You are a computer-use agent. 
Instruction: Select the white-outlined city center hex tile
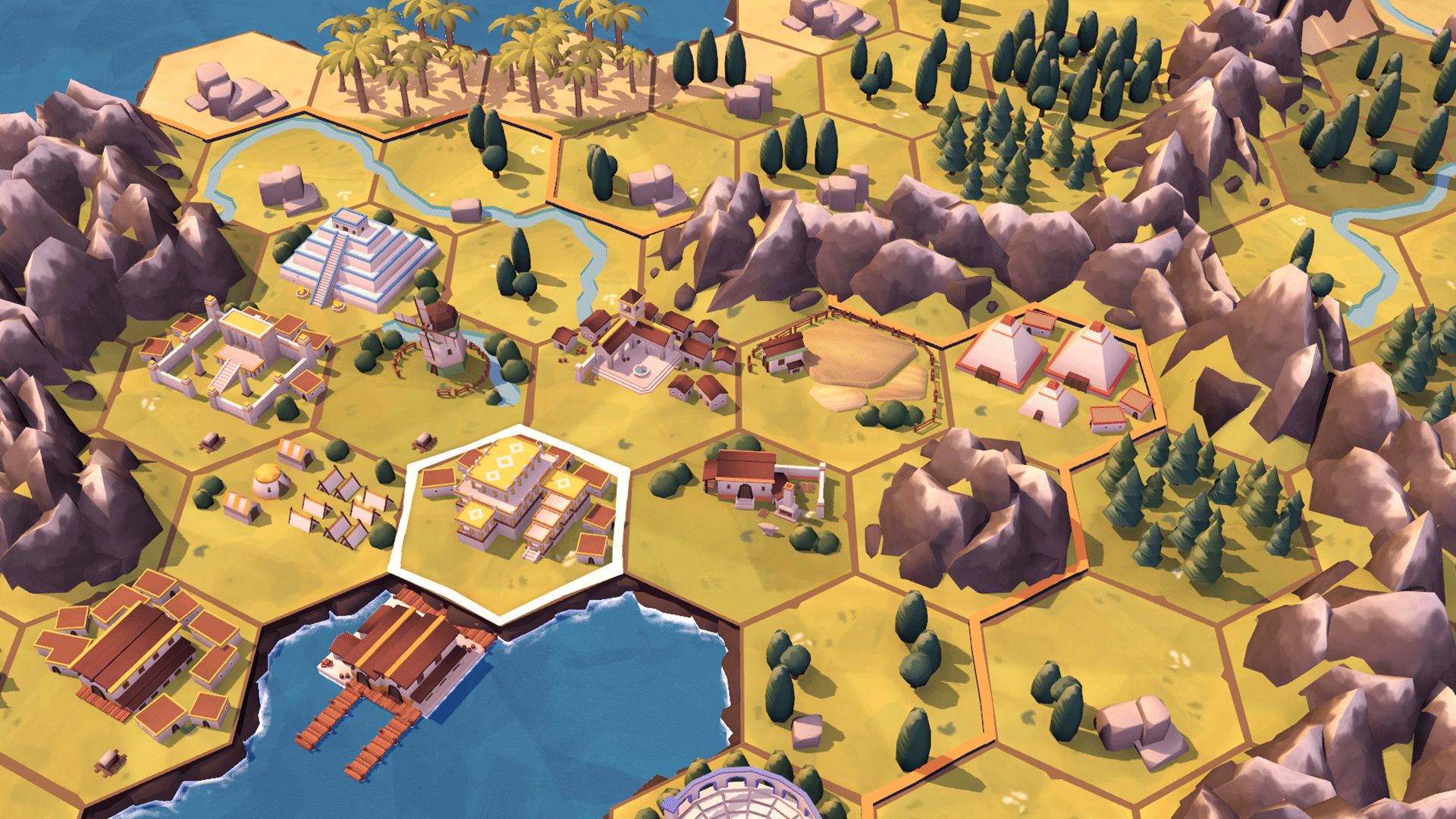tap(510, 523)
